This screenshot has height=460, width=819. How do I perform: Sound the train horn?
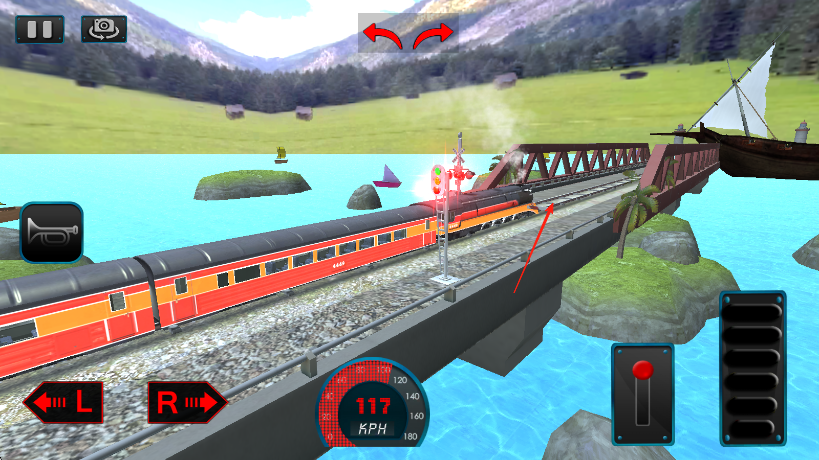coord(51,233)
